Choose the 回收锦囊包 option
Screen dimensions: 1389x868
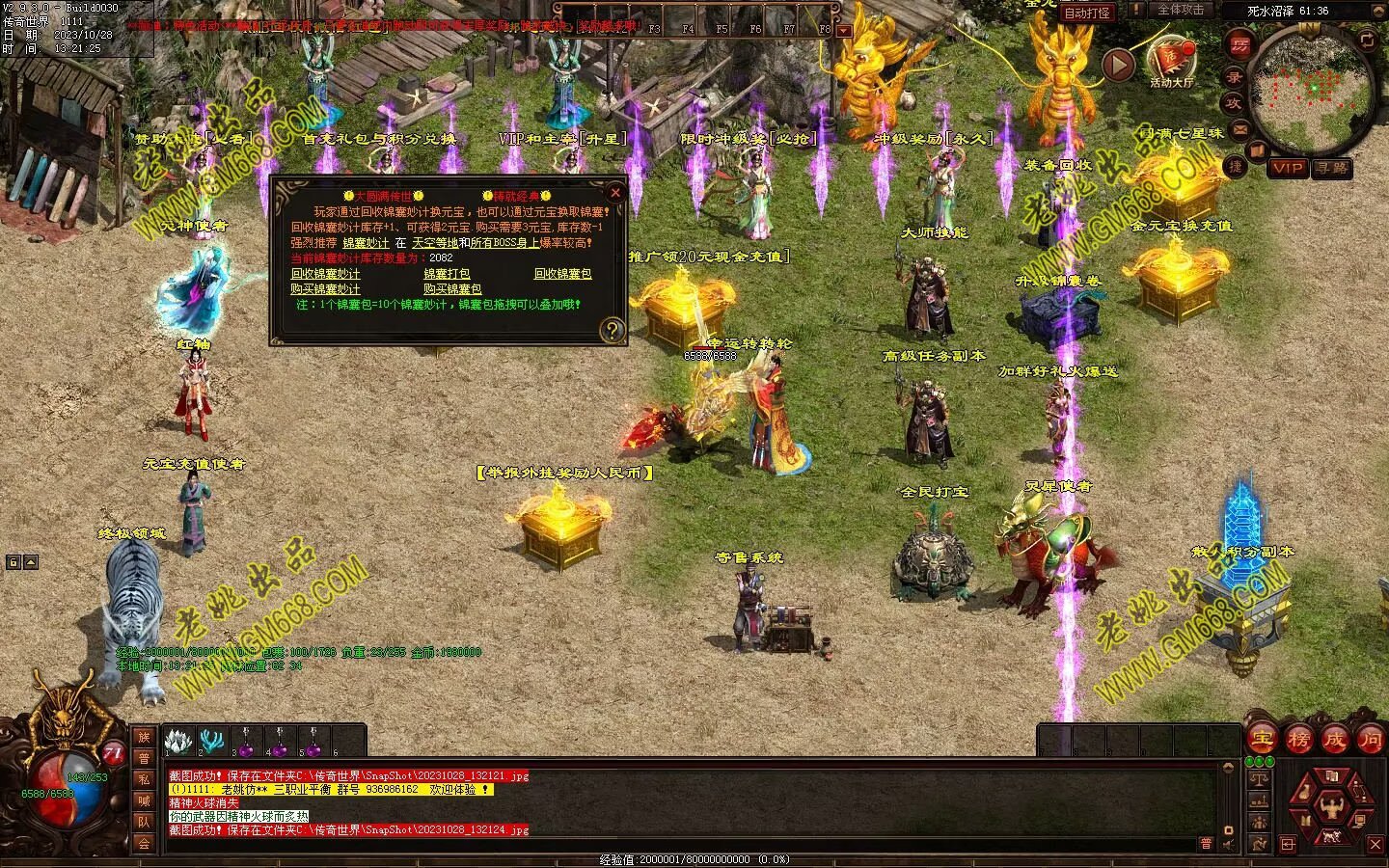point(562,274)
